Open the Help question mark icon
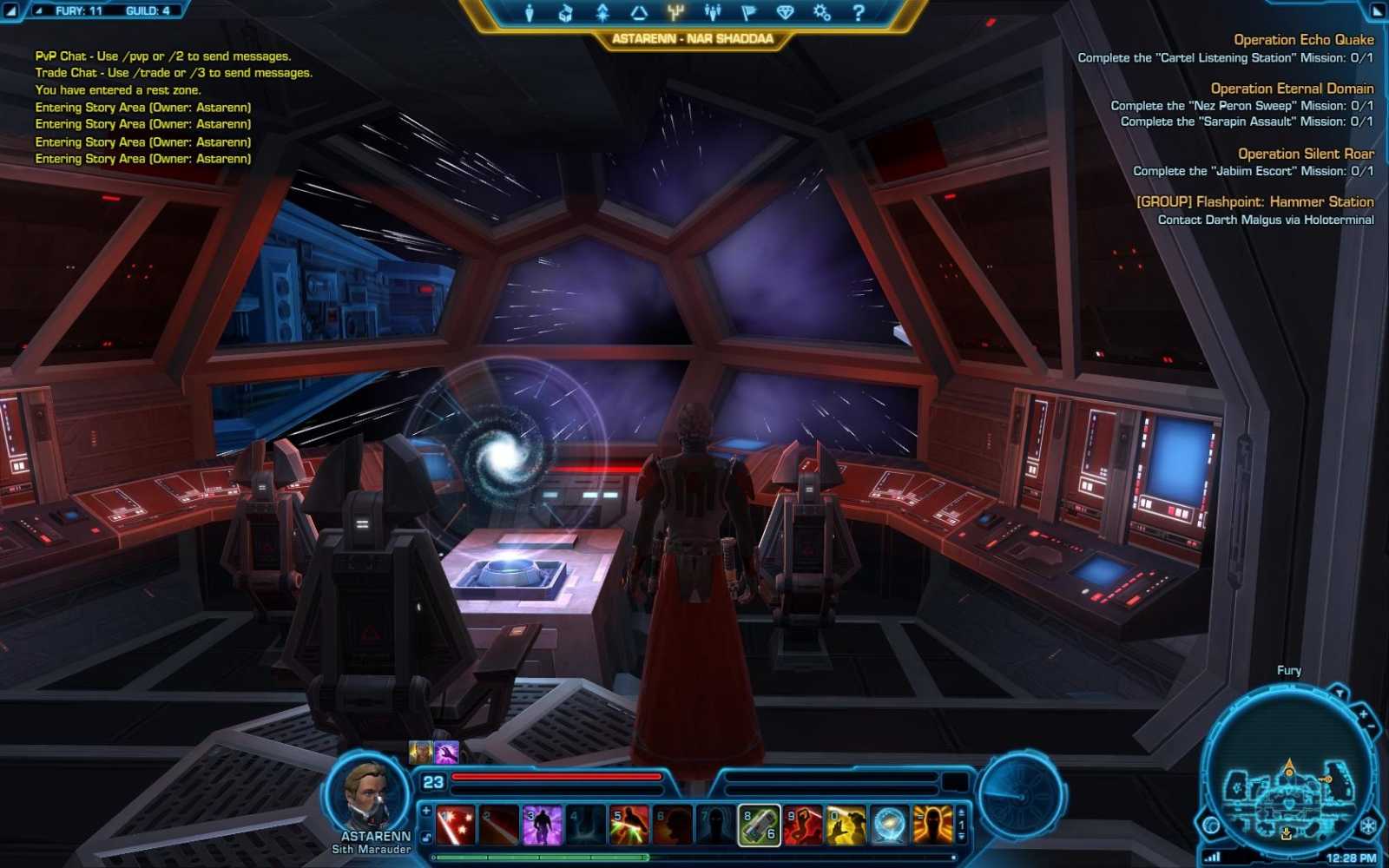The width and height of the screenshot is (1389, 868). (x=857, y=12)
